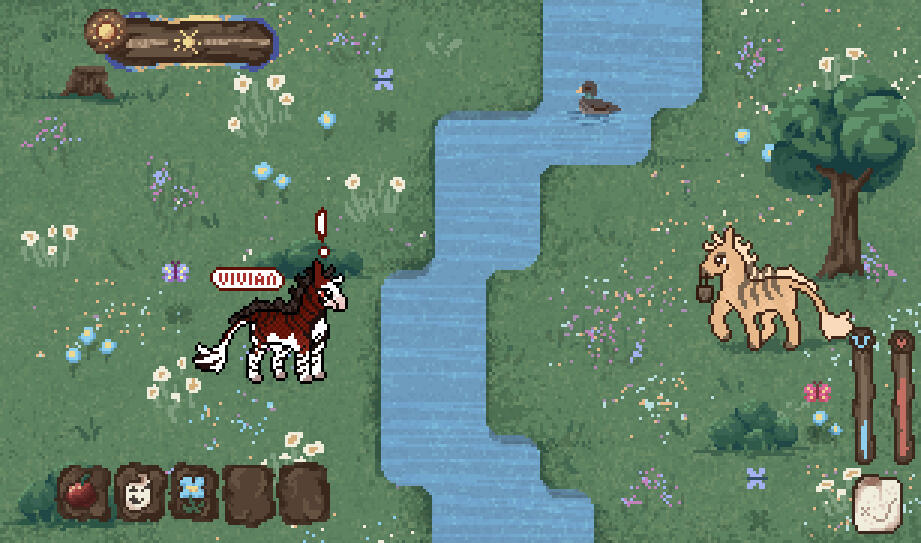The height and width of the screenshot is (543, 921).
Task: Select the blue flower hotbar slot
Action: 193,491
